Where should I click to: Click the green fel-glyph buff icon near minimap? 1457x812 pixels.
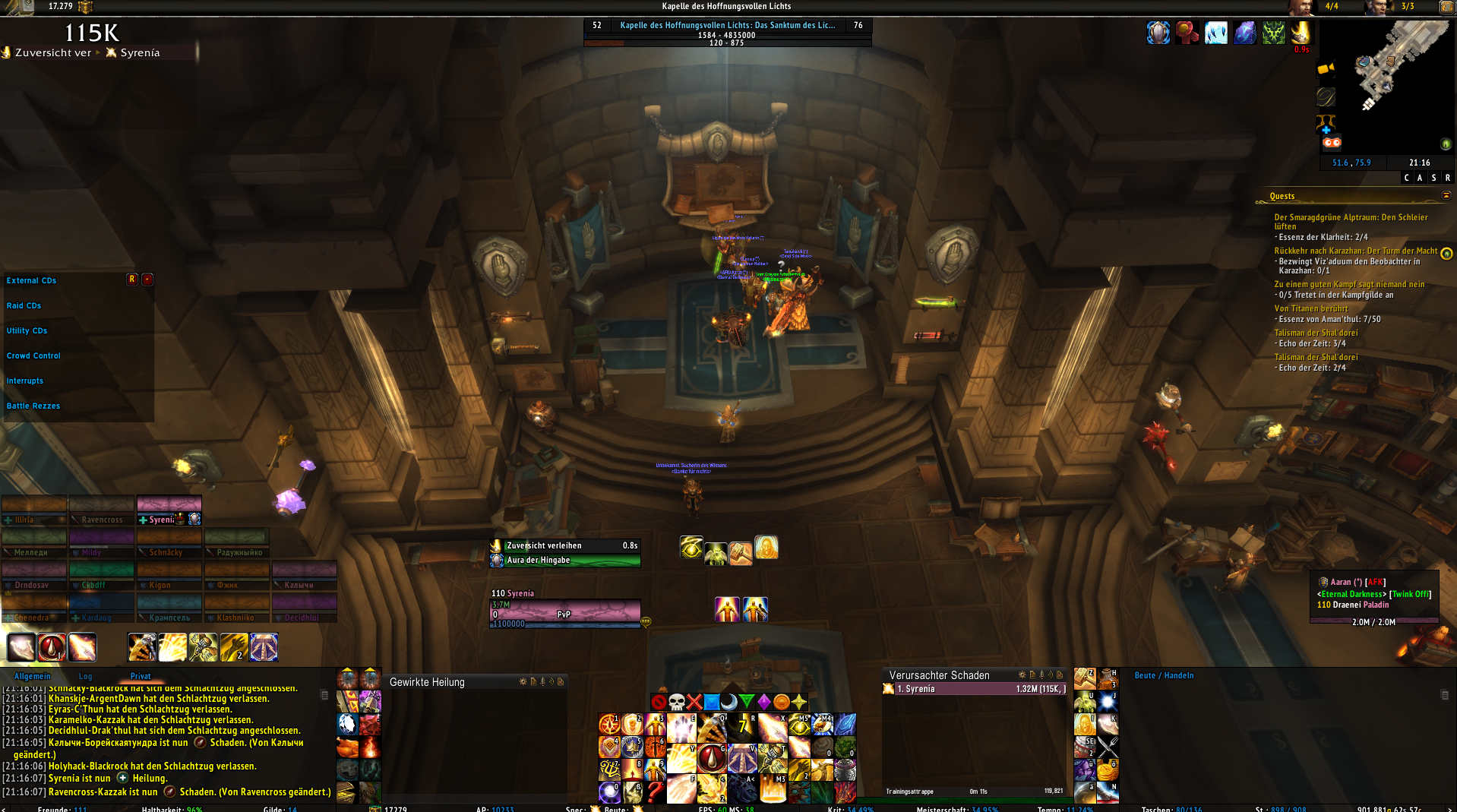(x=1274, y=33)
